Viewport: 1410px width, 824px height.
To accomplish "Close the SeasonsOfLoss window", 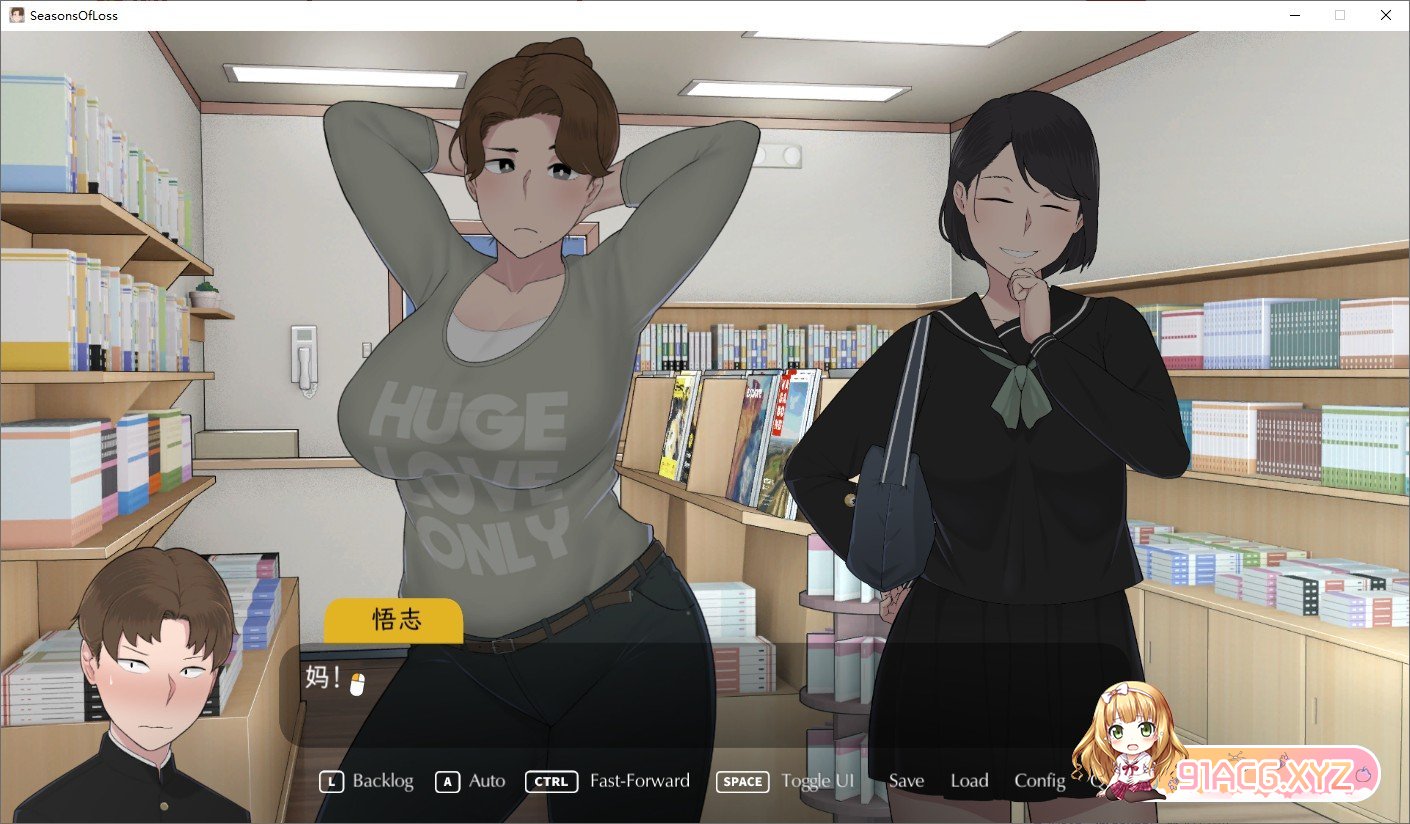I will coord(1385,15).
